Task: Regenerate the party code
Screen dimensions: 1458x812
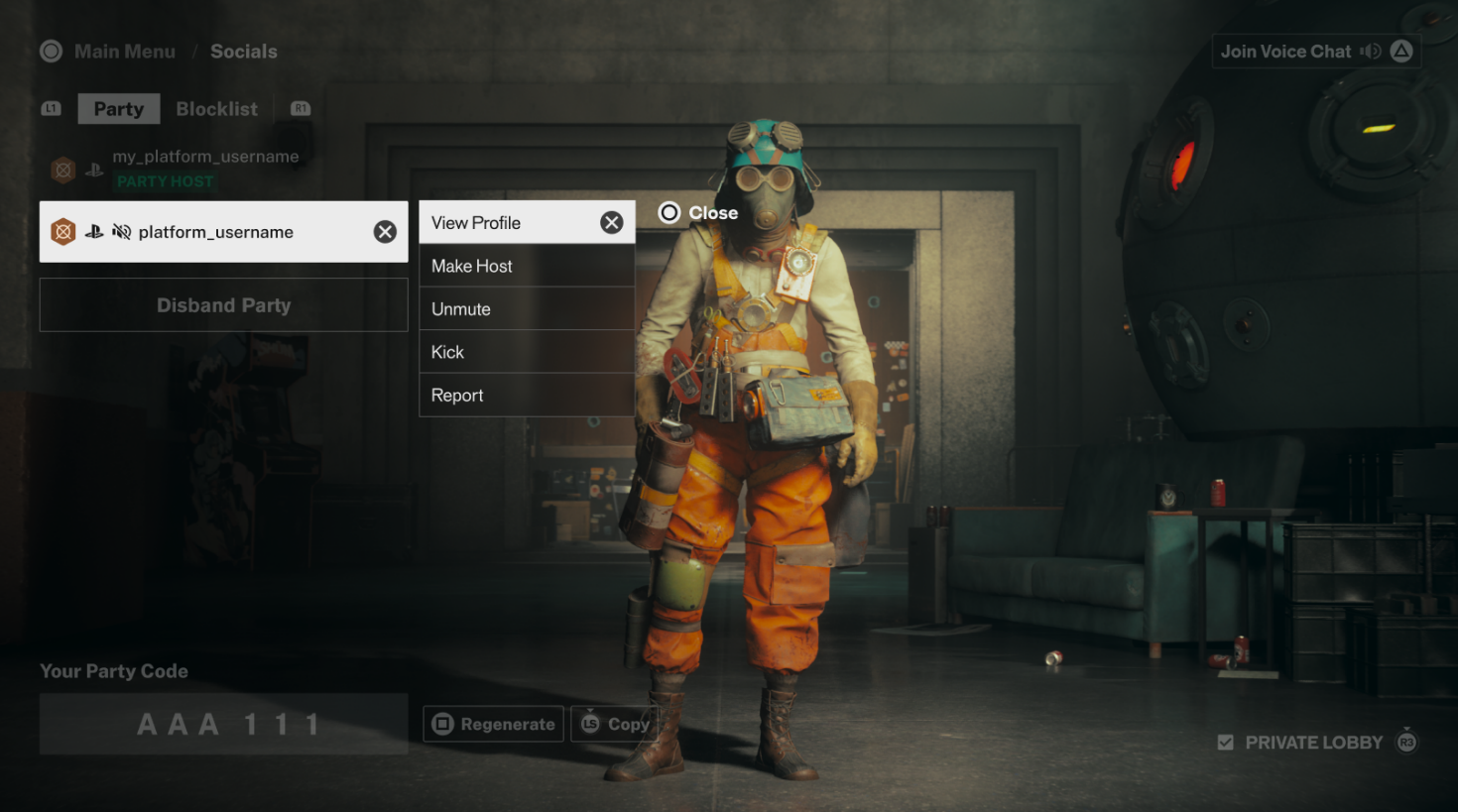Action: (x=494, y=725)
